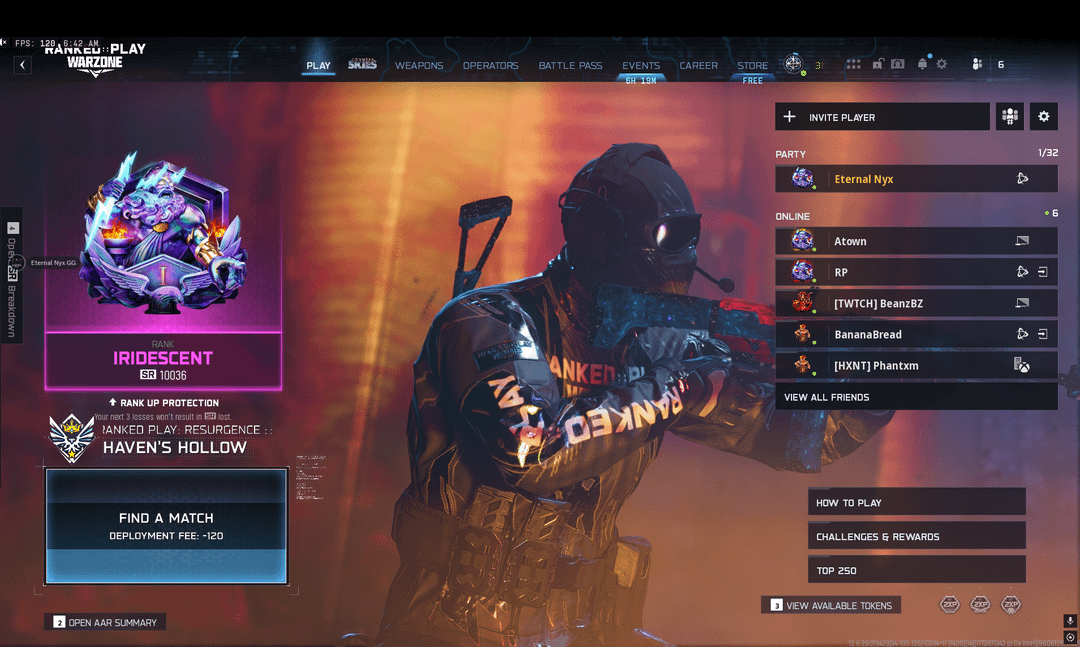
Task: Choose [TWTCH] BeanzBZ from online friends
Action: pyautogui.click(x=915, y=303)
